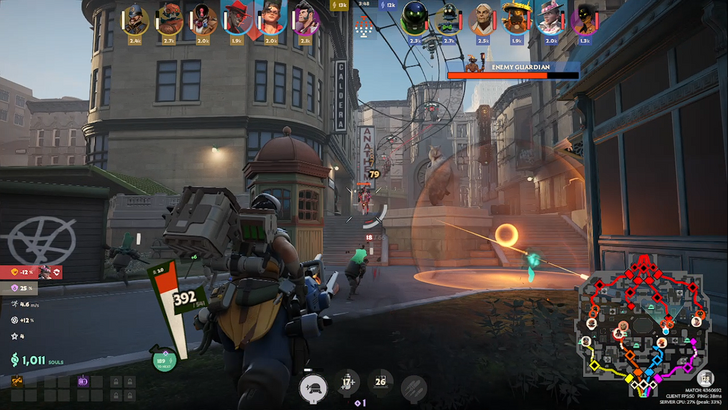
Task: Select the orange item in the inventory
Action: [17, 381]
